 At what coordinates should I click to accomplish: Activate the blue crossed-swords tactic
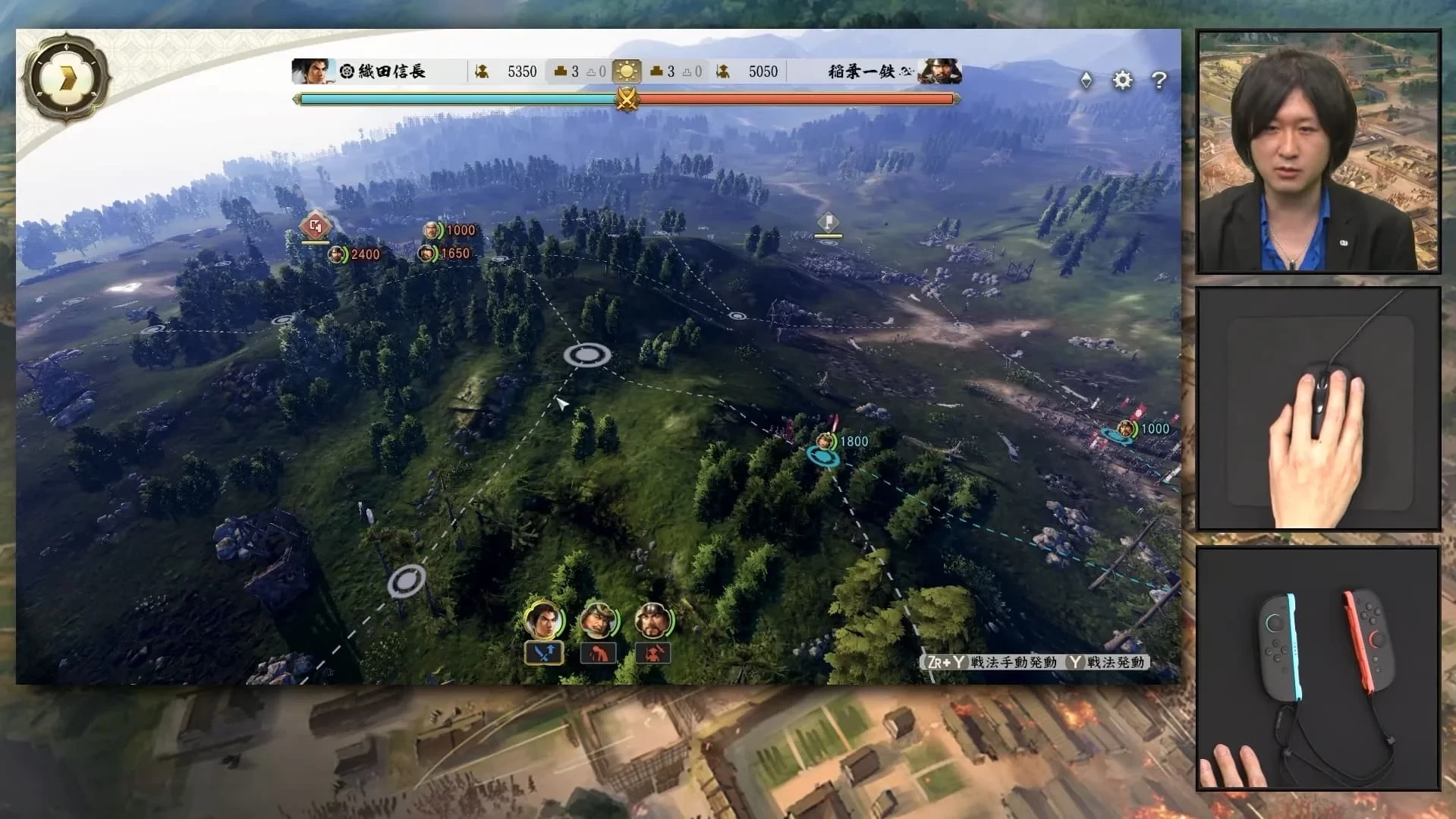tap(544, 653)
